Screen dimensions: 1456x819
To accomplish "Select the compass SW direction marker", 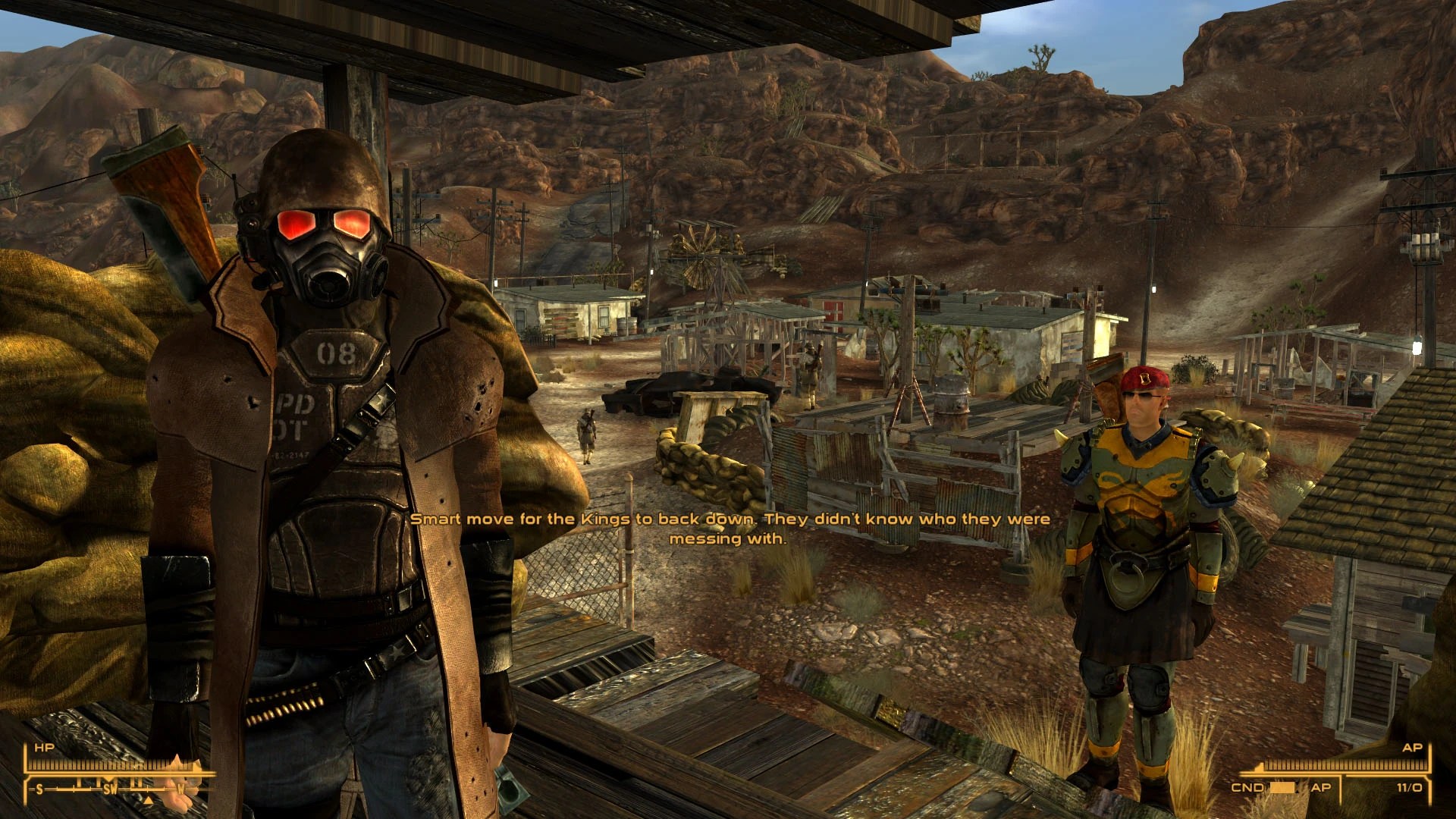I will (110, 789).
